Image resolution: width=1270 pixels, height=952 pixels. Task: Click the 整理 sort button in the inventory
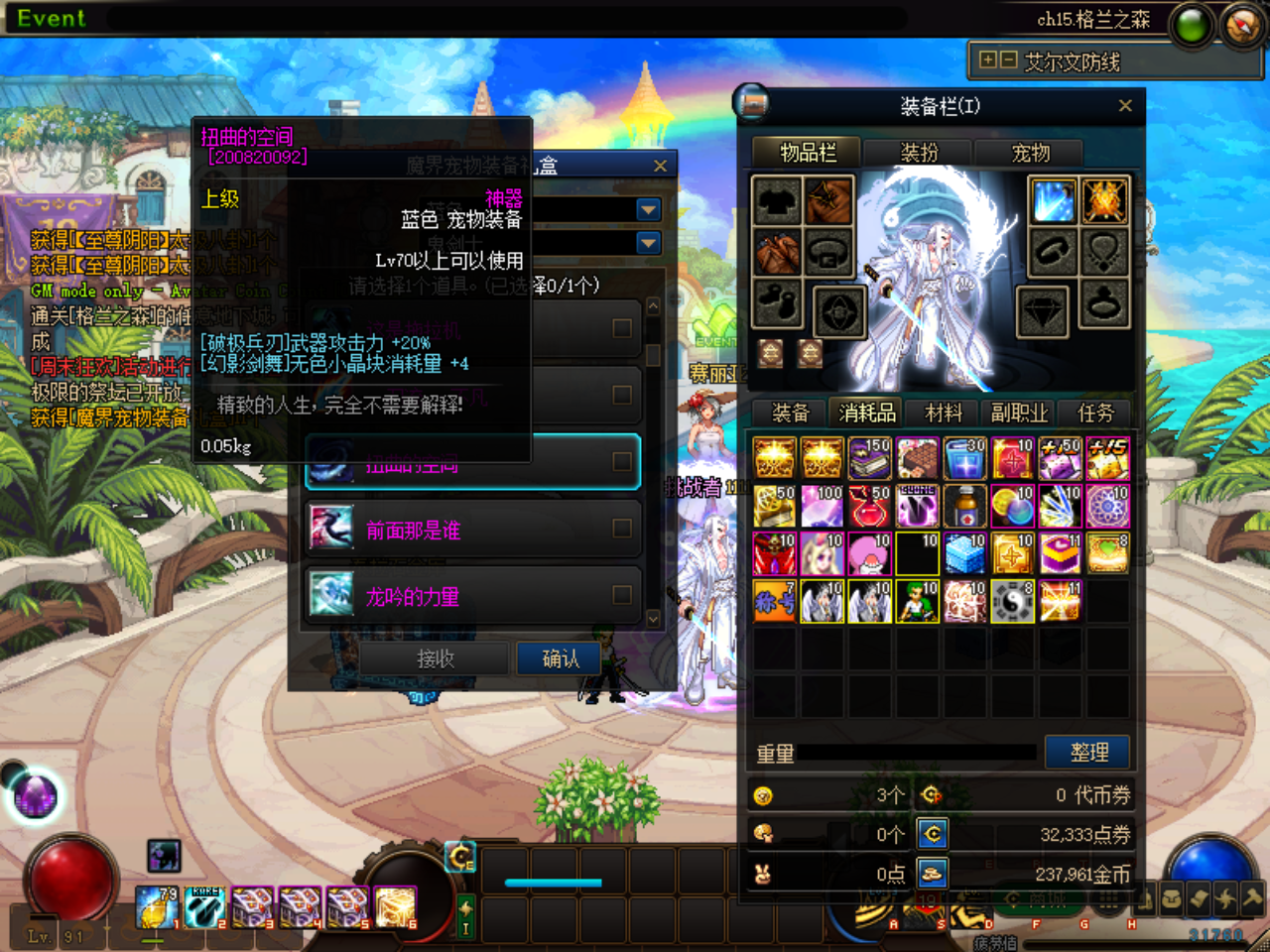(1087, 752)
